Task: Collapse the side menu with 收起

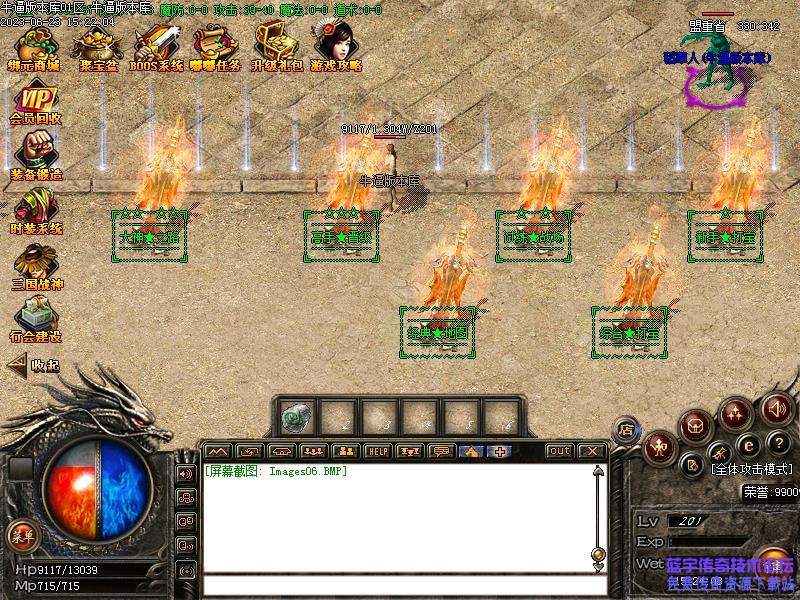Action: point(33,366)
